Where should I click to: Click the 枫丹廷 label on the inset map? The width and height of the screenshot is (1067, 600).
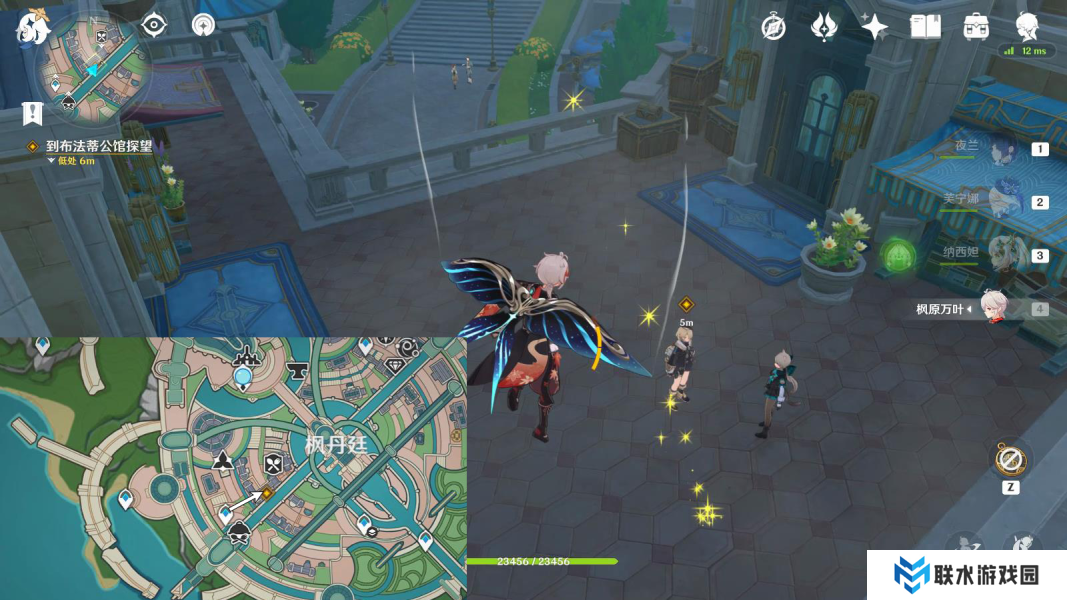(336, 444)
